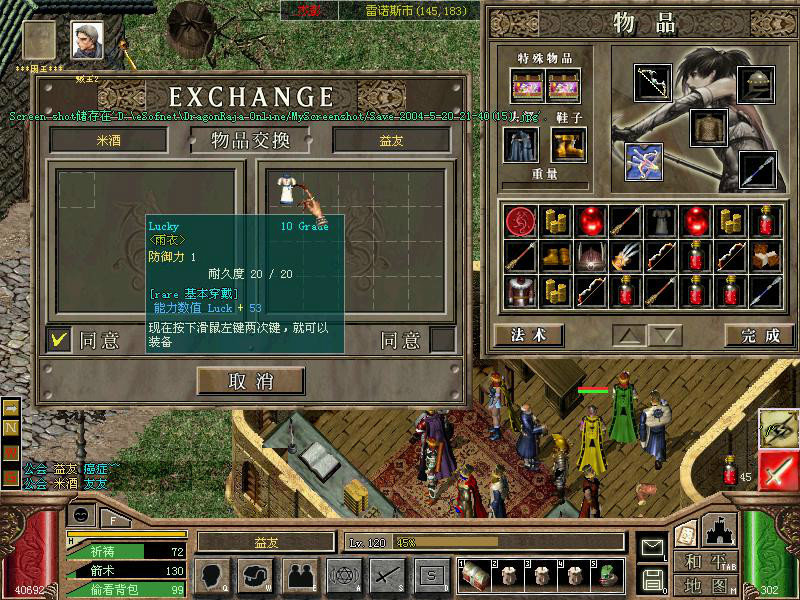Screen dimensions: 800x600
Task: Click 完成 to finish in inventory
Action: 759,335
